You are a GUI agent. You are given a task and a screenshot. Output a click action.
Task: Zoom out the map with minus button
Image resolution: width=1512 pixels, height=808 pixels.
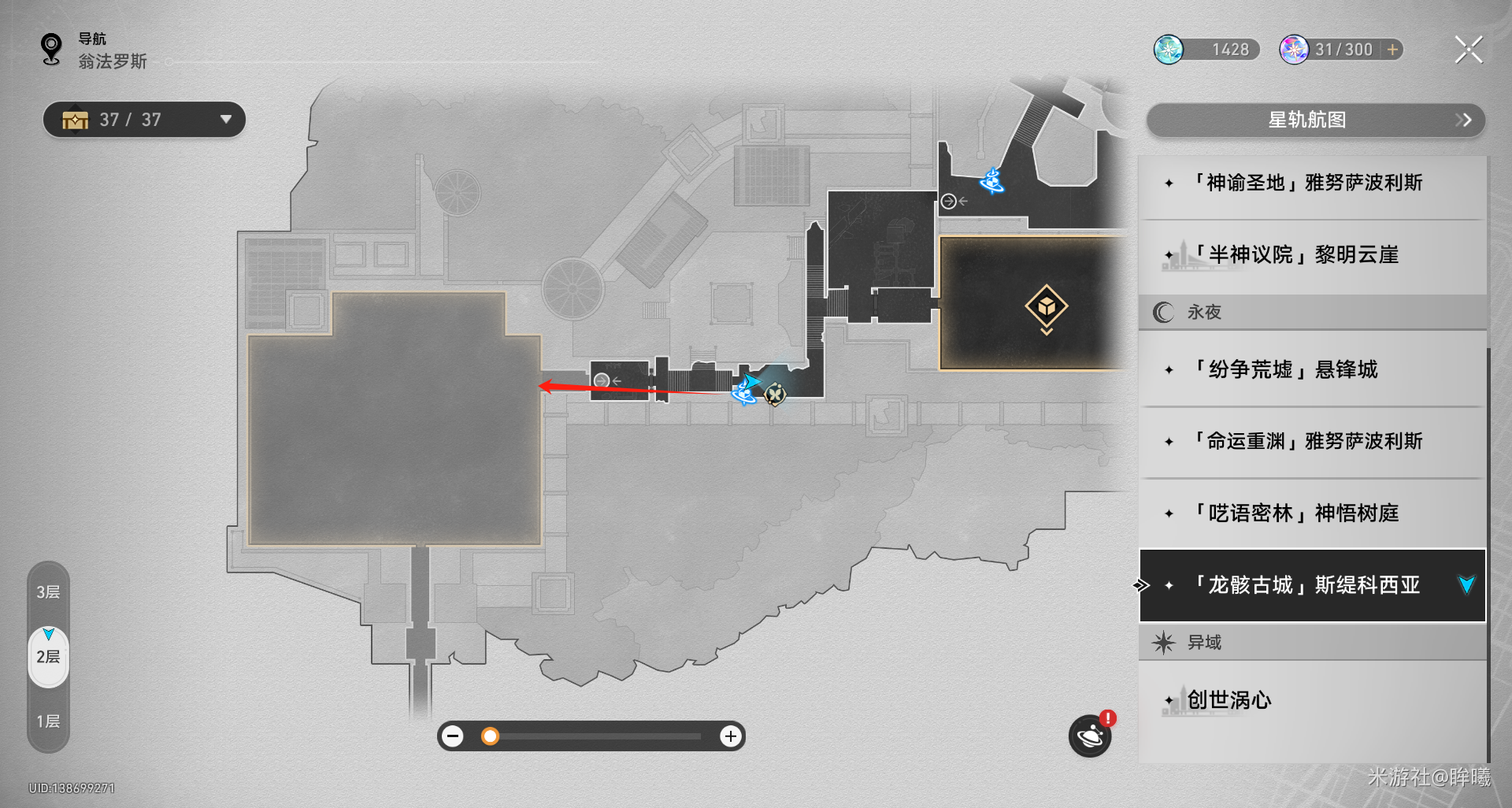point(453,736)
